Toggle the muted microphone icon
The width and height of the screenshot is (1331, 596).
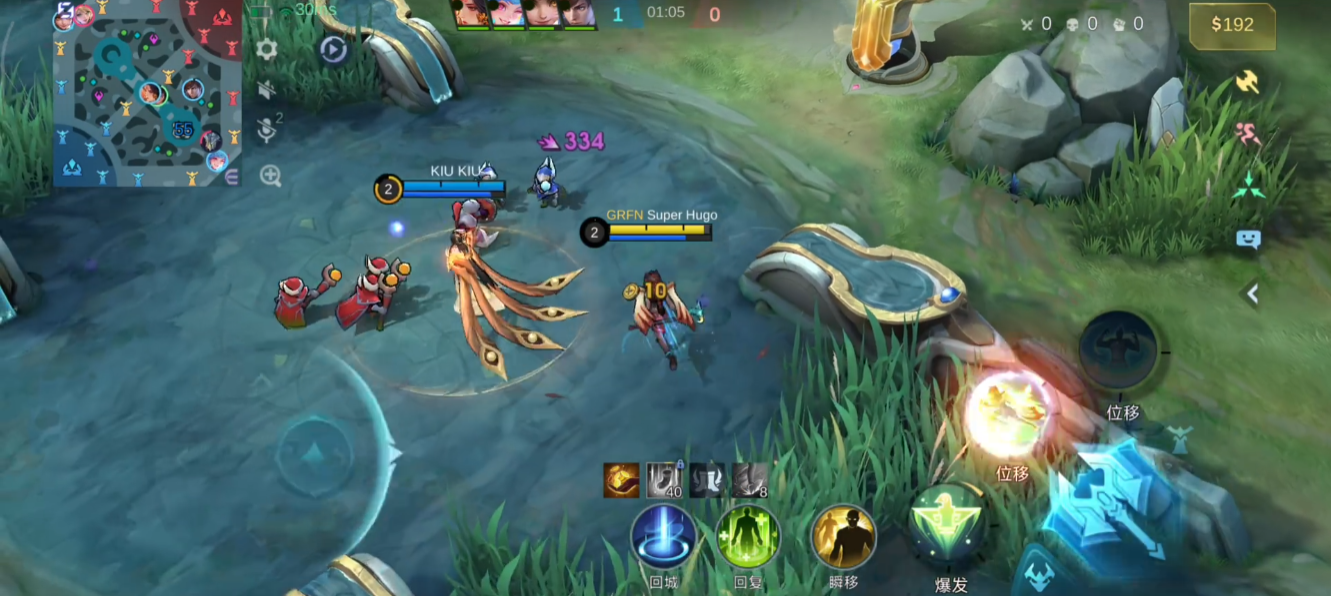[x=267, y=129]
